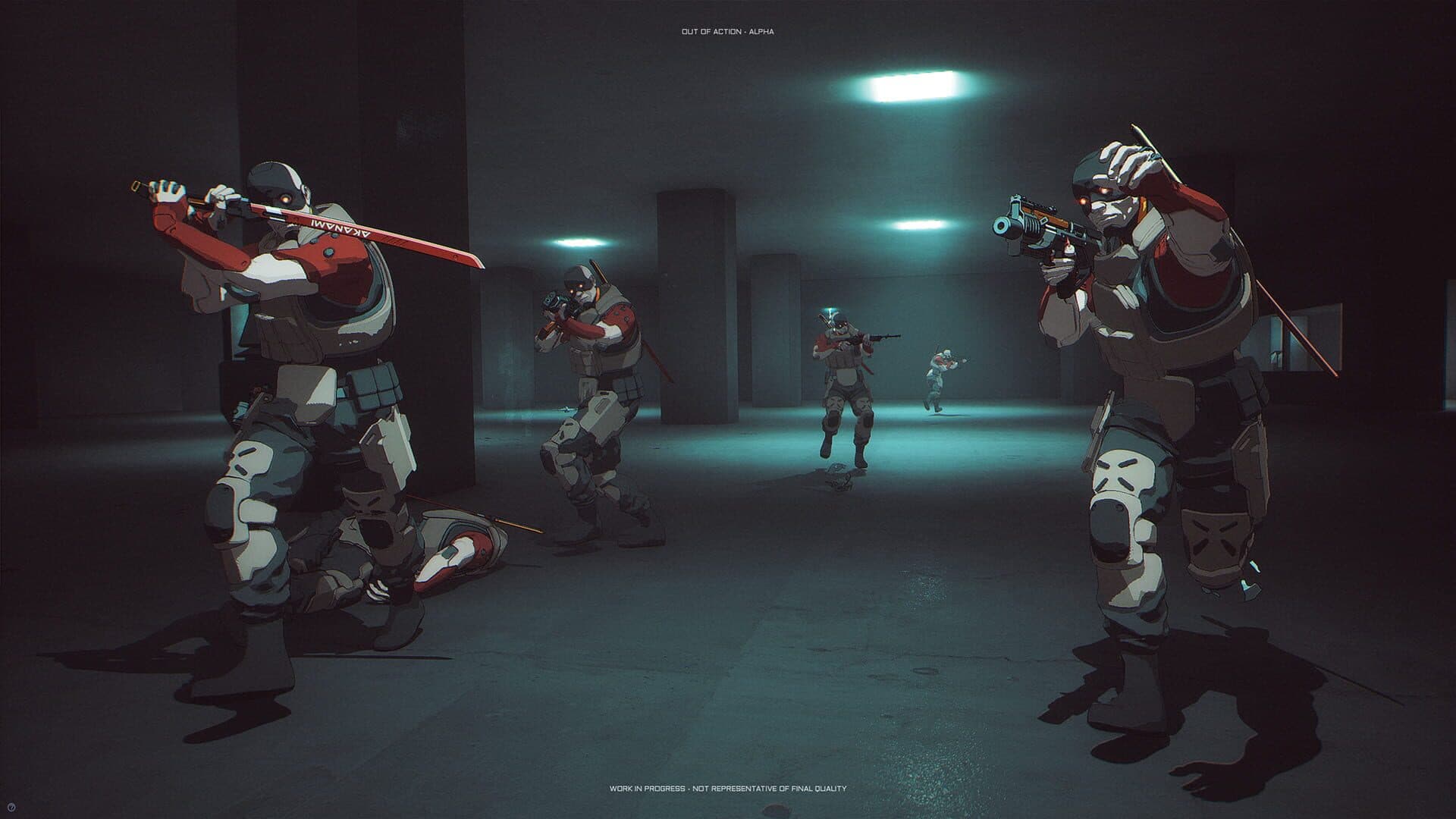Click the small help question-mark icon

[x=11, y=808]
